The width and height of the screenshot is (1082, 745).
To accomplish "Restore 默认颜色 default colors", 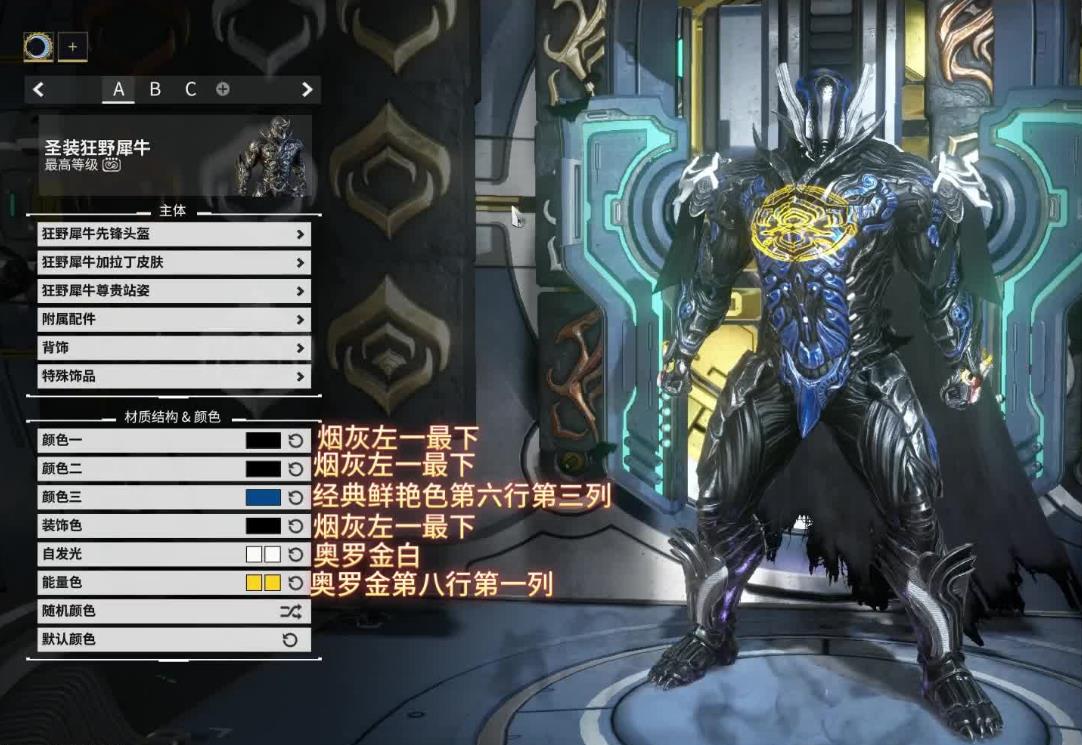I will (290, 639).
